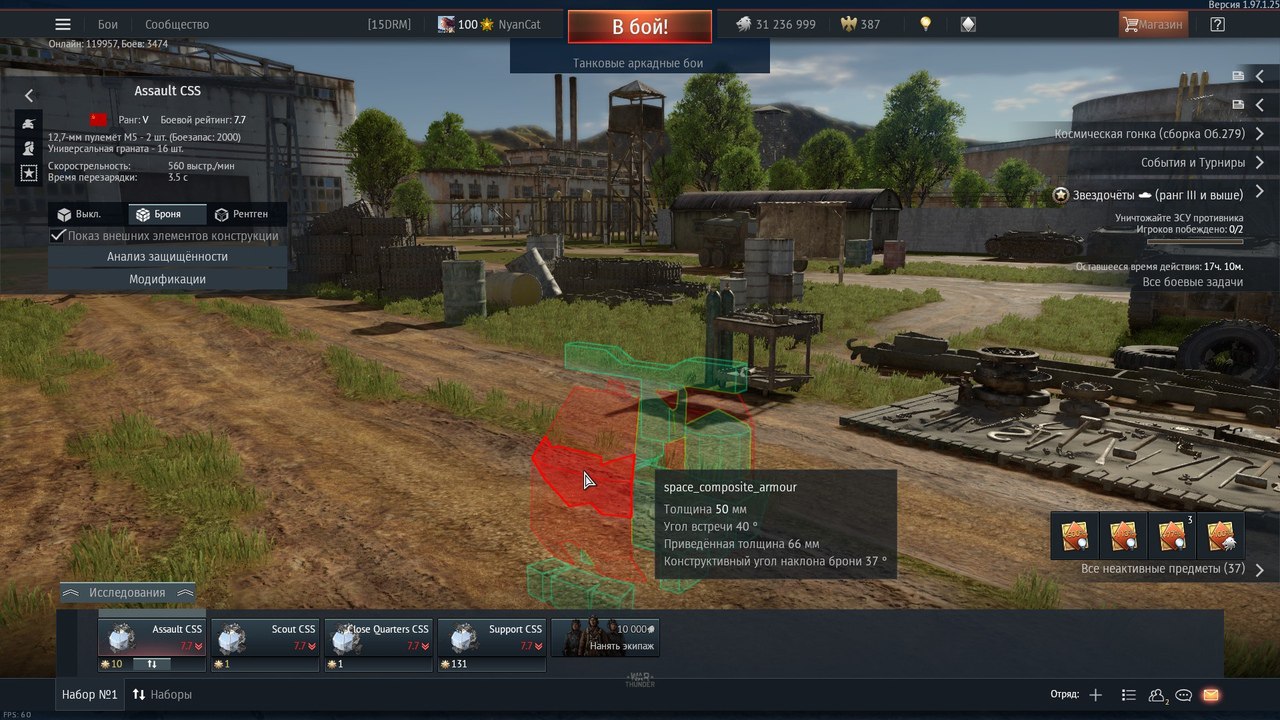Expand the Исследования research panel
Image resolution: width=1280 pixels, height=720 pixels.
click(x=127, y=593)
